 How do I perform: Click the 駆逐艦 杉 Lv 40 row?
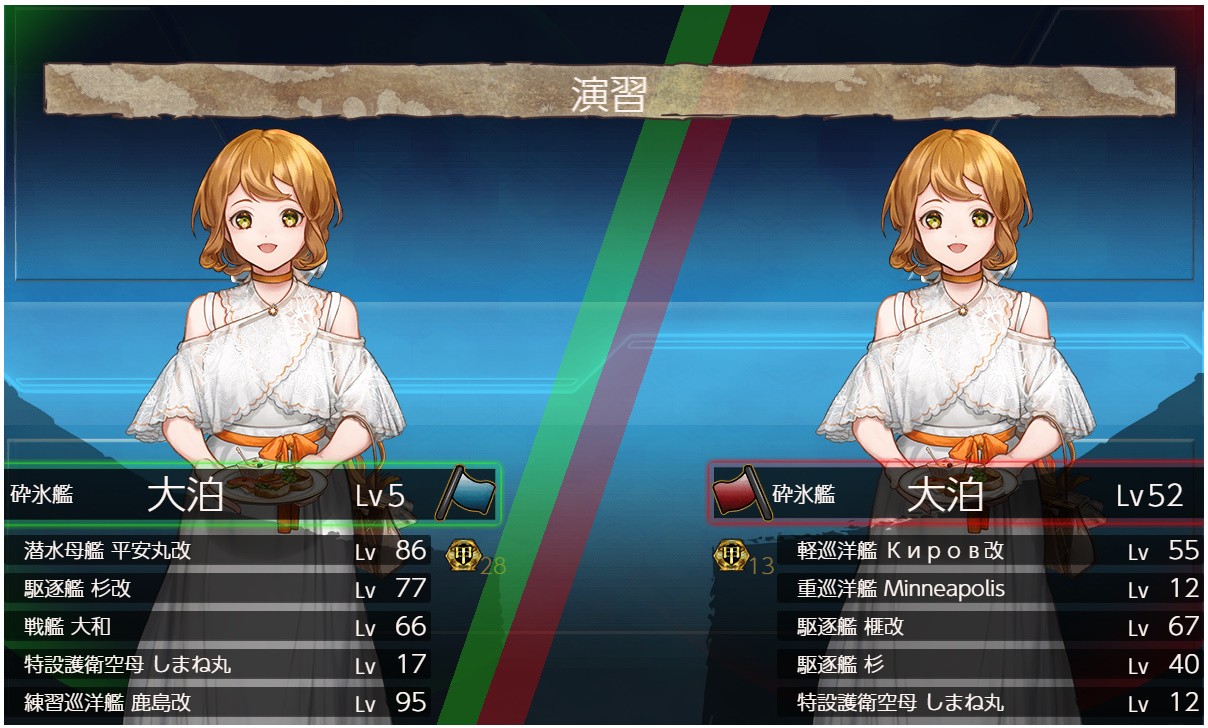tap(990, 665)
